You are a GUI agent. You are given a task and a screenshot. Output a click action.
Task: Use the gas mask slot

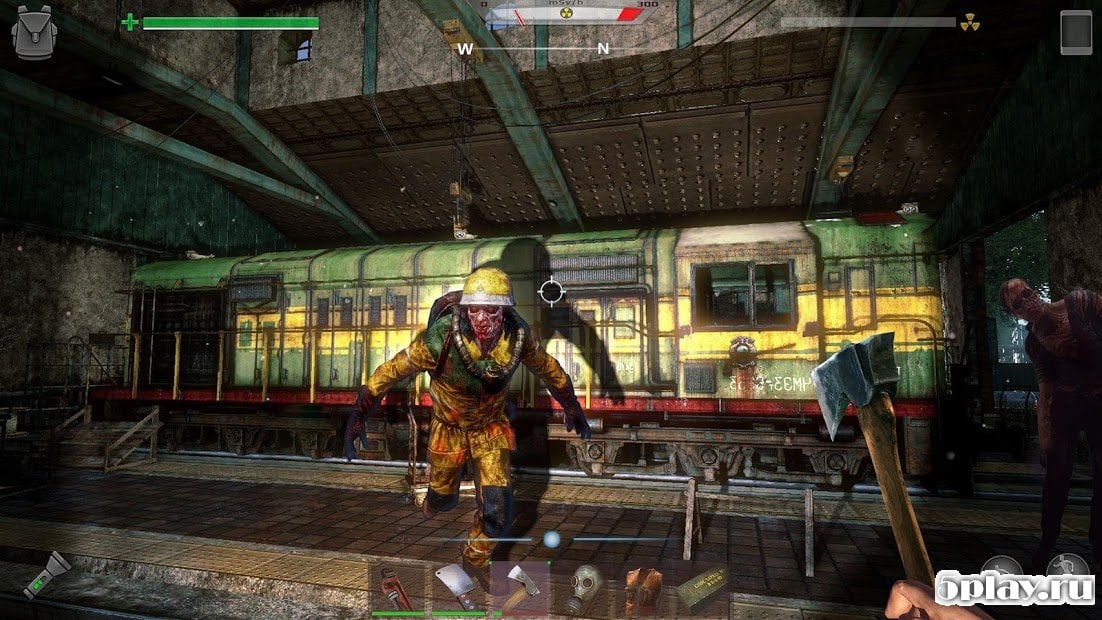tap(581, 590)
